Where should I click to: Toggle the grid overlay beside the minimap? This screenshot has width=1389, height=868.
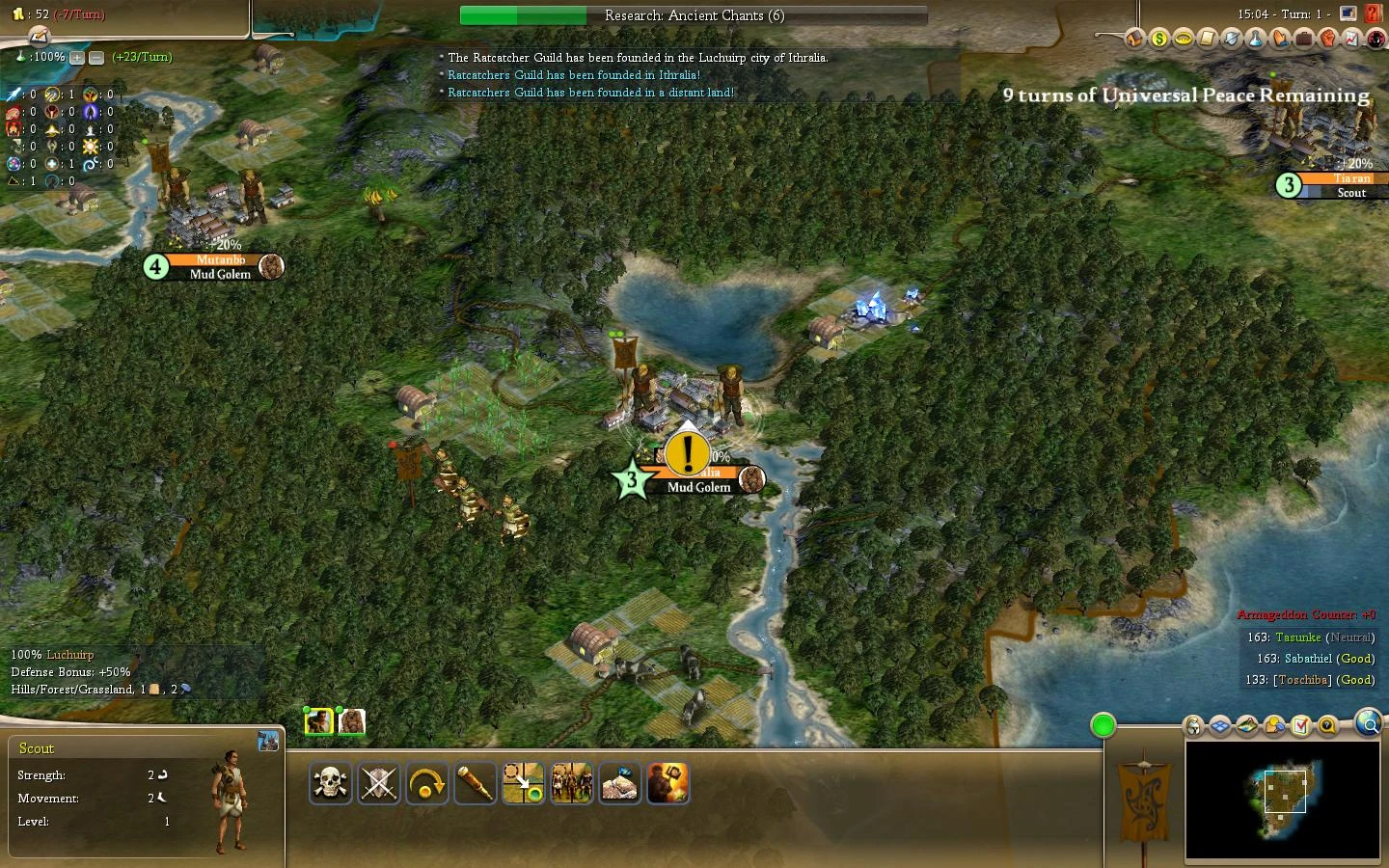pos(1220,725)
